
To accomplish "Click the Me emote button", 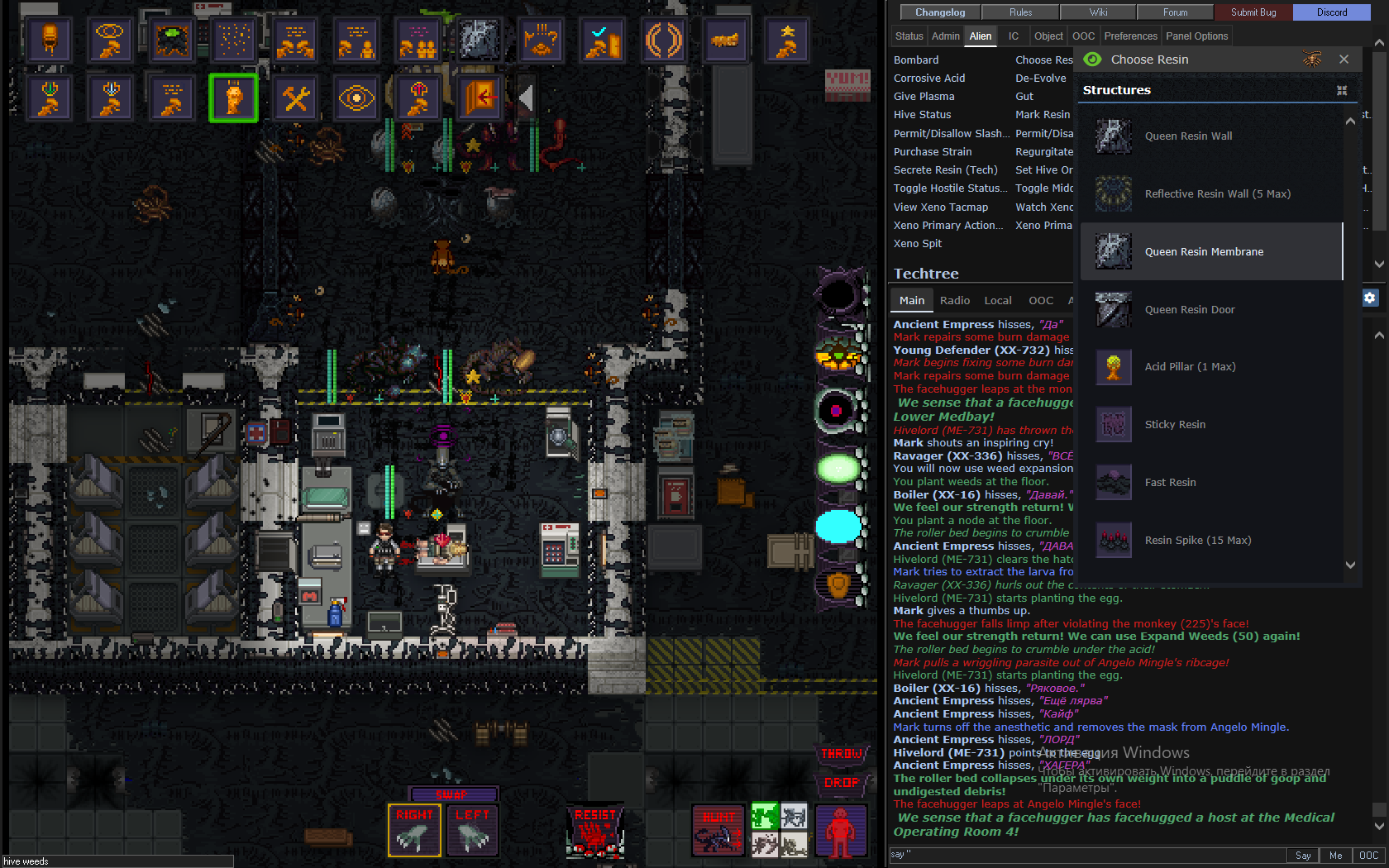I will (1335, 856).
